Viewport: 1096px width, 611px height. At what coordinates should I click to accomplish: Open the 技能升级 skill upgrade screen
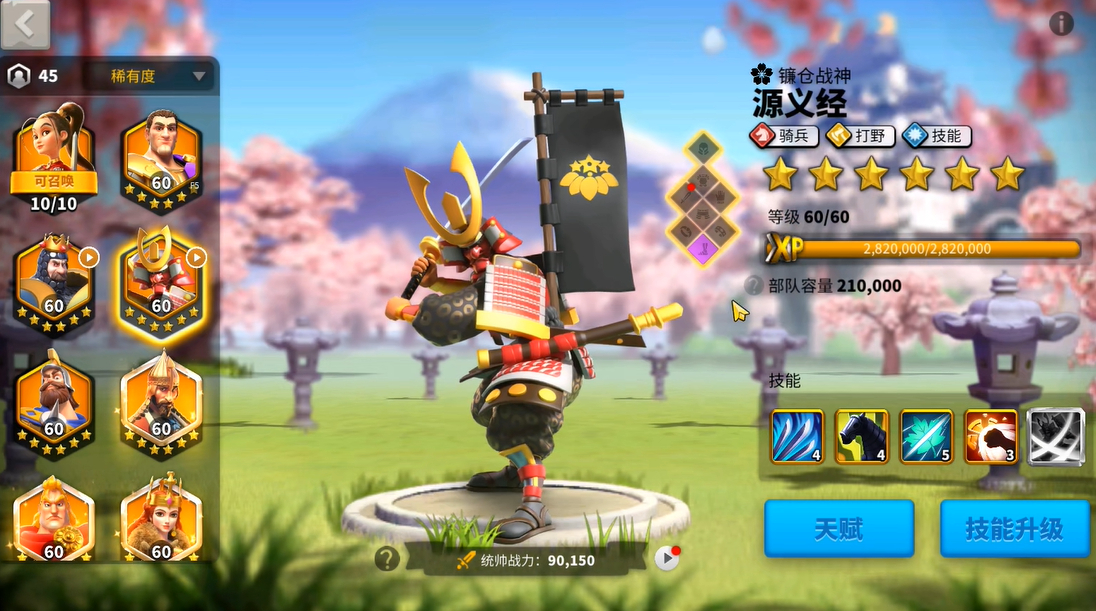(1014, 528)
